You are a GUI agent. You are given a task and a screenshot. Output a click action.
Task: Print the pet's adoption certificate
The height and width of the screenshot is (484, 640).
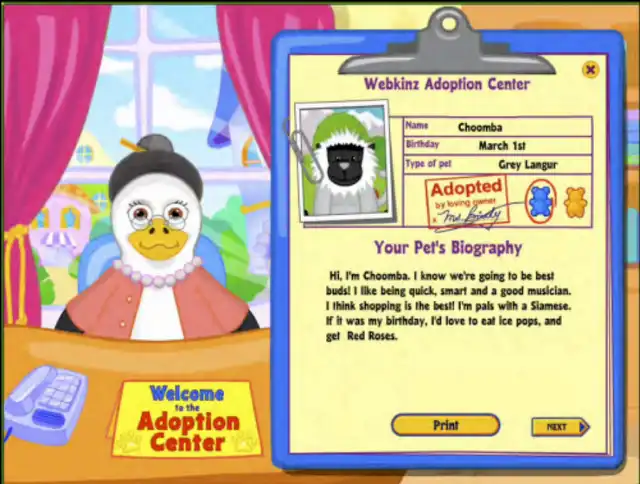pos(445,425)
